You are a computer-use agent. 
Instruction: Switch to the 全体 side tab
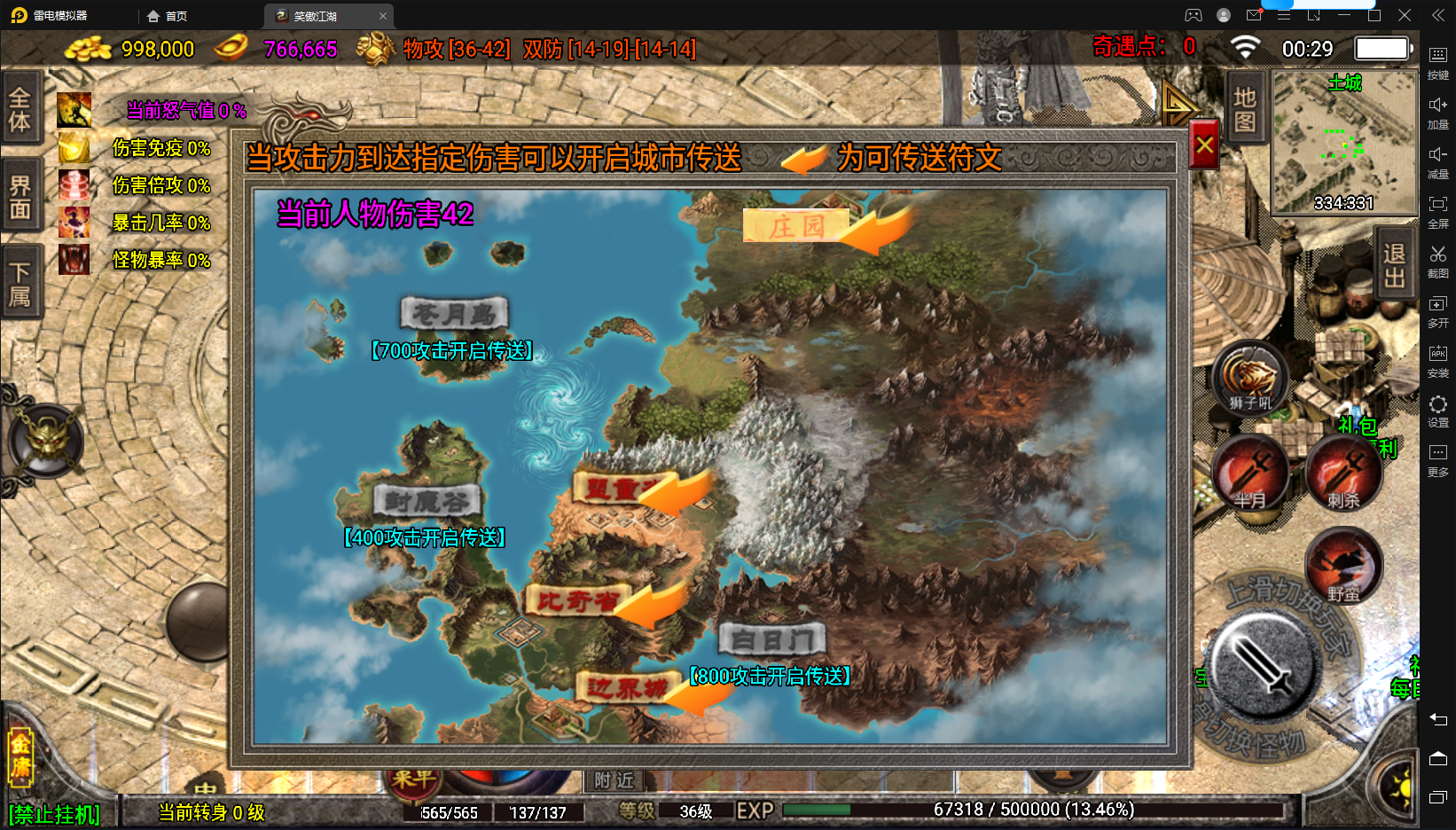point(20,109)
